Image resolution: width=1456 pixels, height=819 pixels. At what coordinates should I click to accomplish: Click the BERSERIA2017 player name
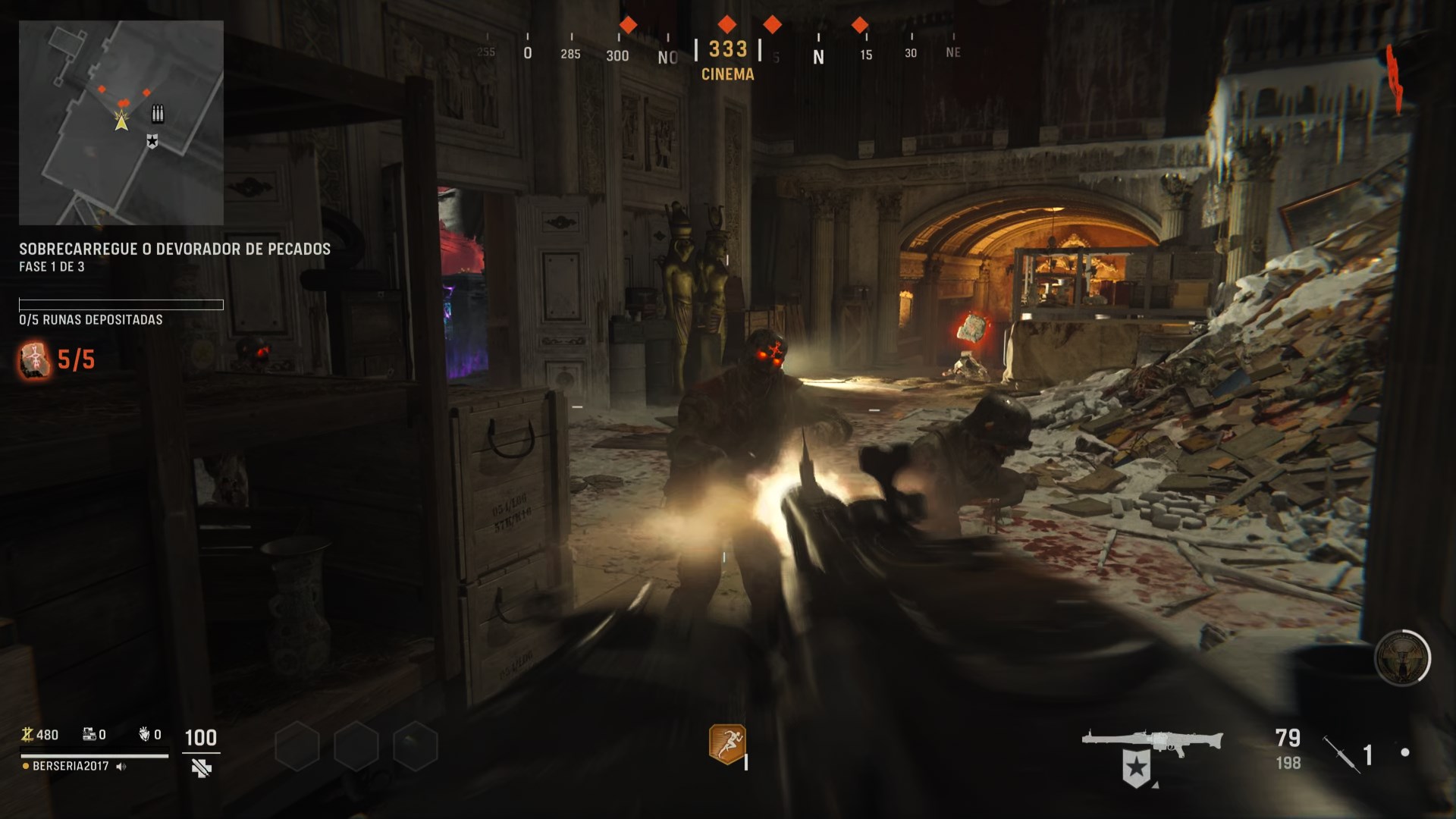pyautogui.click(x=71, y=766)
